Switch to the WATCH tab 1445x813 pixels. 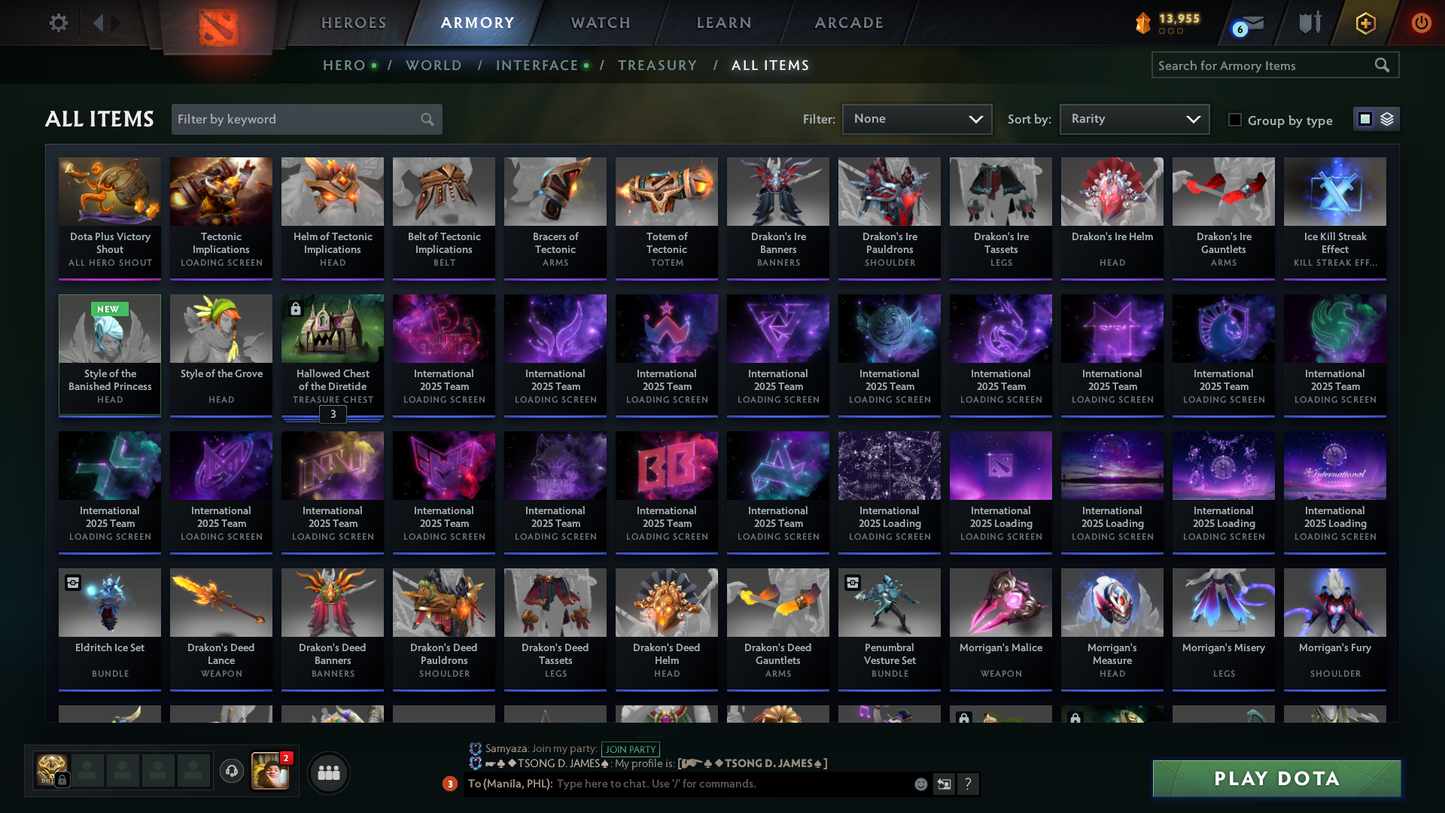tap(599, 22)
